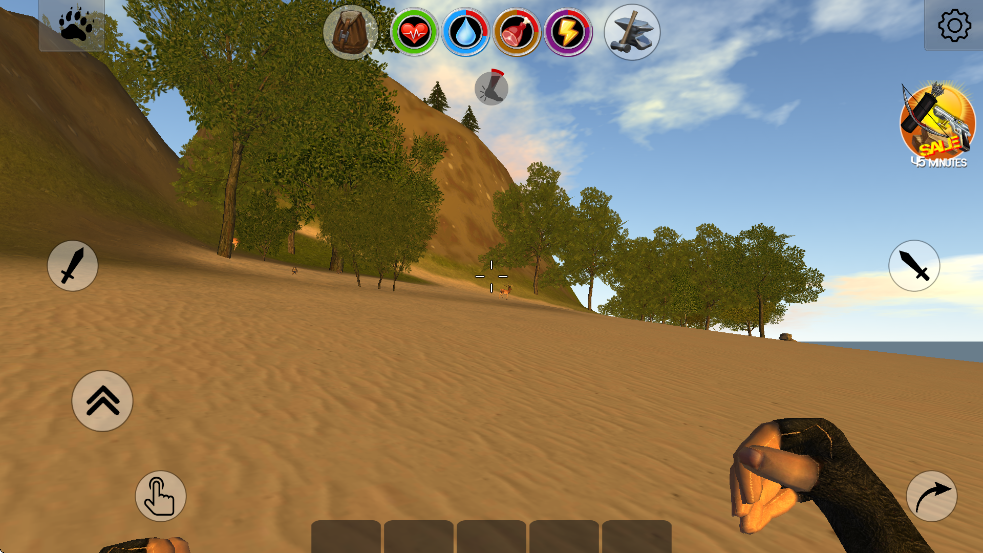Open the gear settings menu
The height and width of the screenshot is (553, 983).
click(954, 25)
